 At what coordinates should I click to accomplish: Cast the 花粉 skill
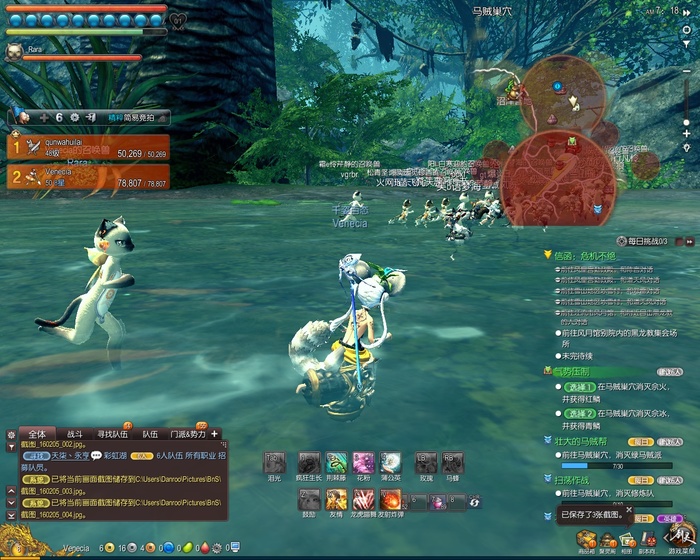pos(363,463)
